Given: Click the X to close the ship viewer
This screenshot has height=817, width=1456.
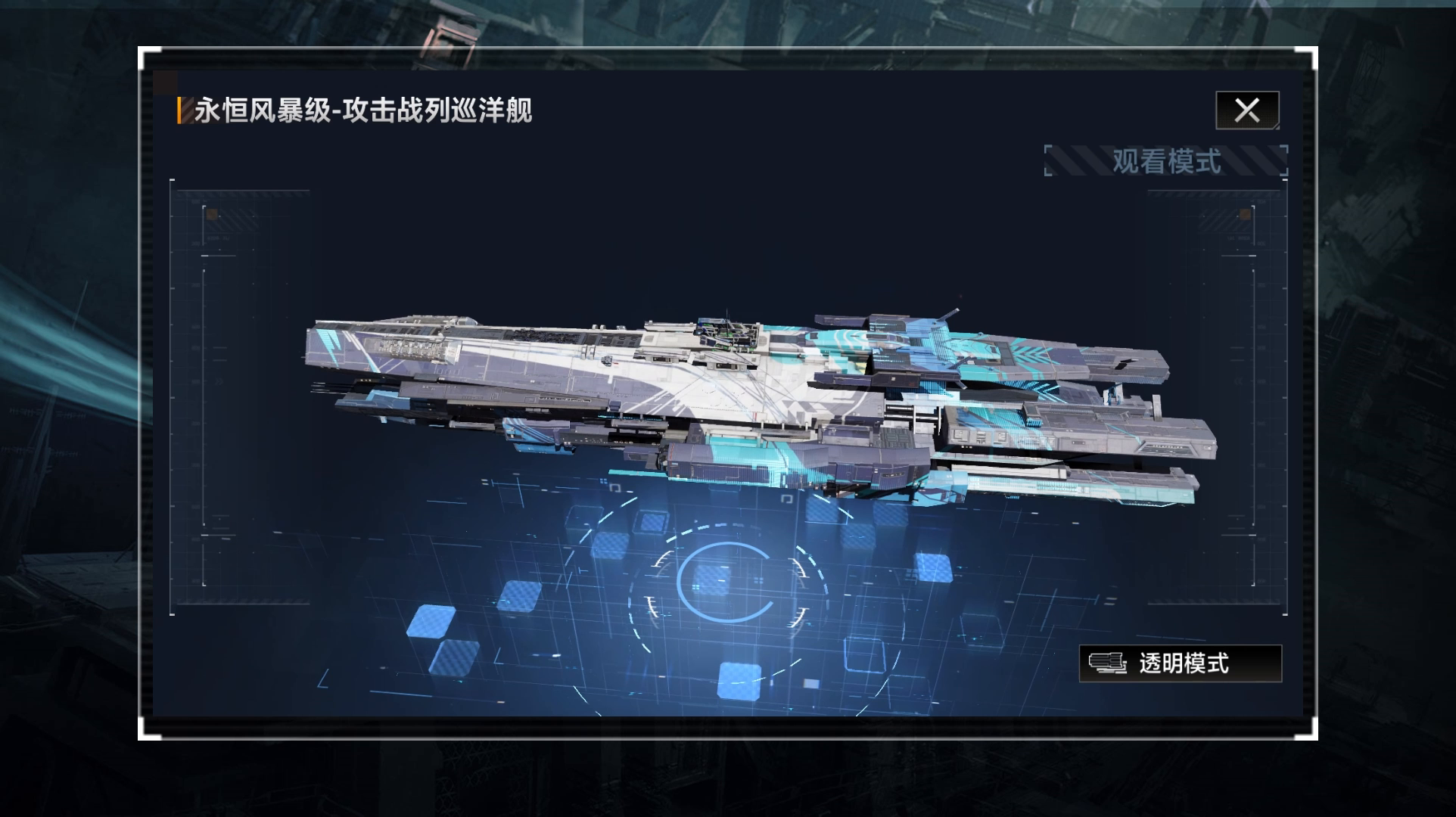Looking at the screenshot, I should 1246,110.
